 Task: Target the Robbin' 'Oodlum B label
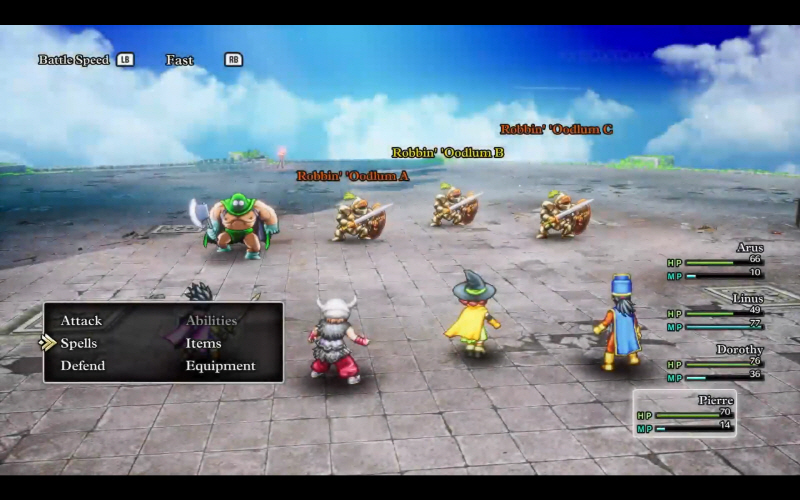pyautogui.click(x=447, y=153)
